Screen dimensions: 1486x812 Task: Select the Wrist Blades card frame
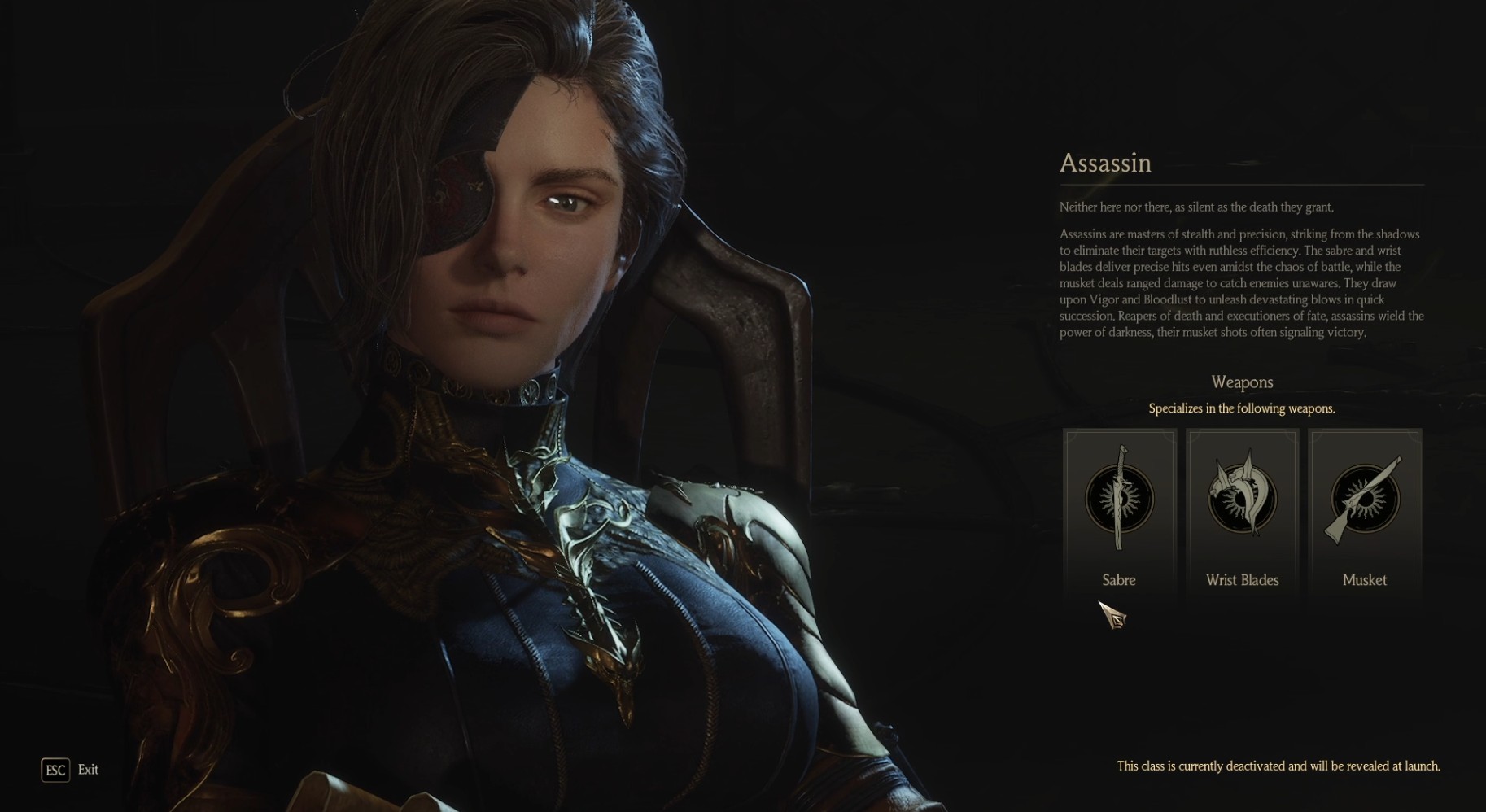click(x=1242, y=514)
